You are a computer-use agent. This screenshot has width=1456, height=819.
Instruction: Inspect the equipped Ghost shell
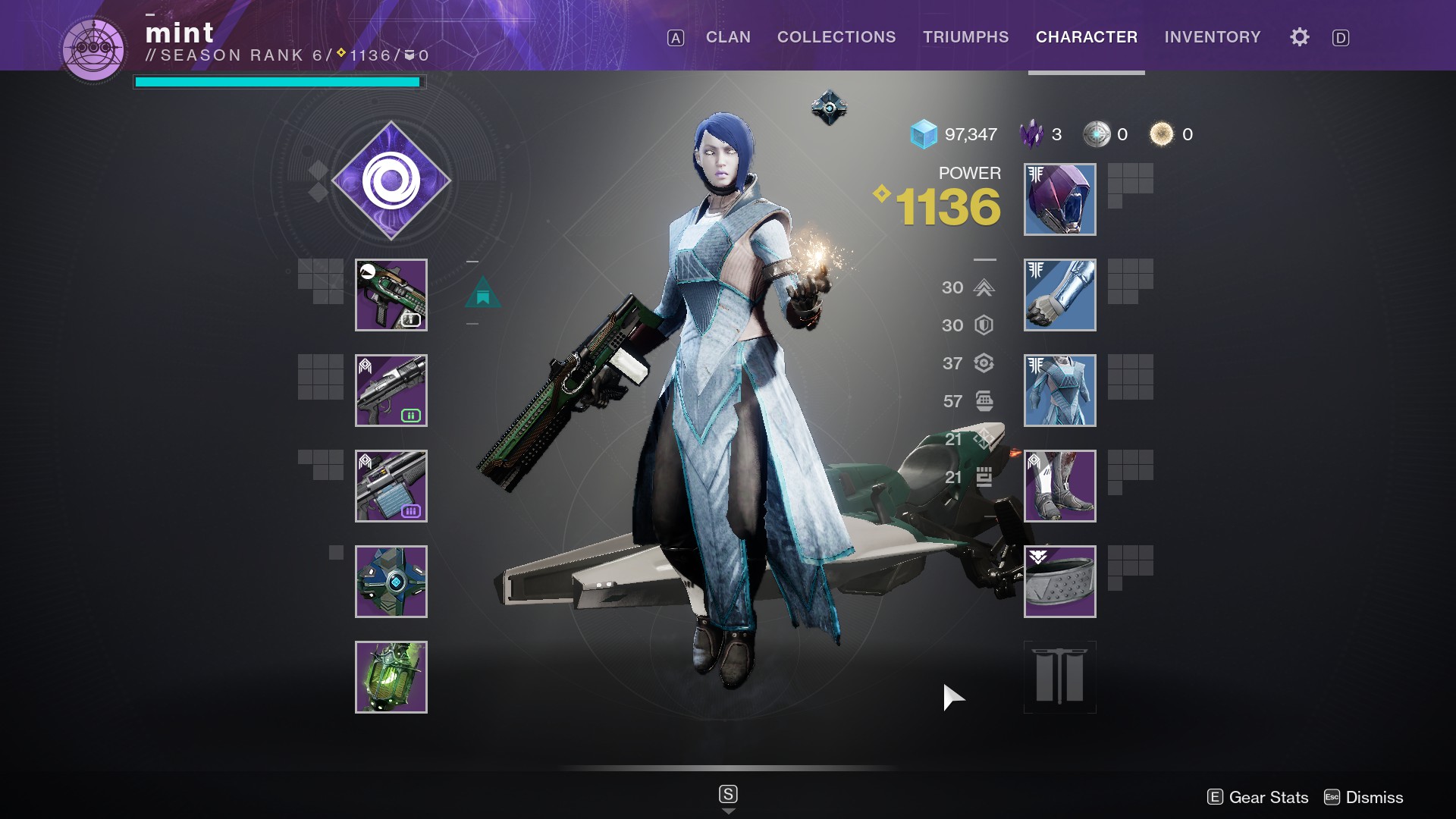point(391,582)
